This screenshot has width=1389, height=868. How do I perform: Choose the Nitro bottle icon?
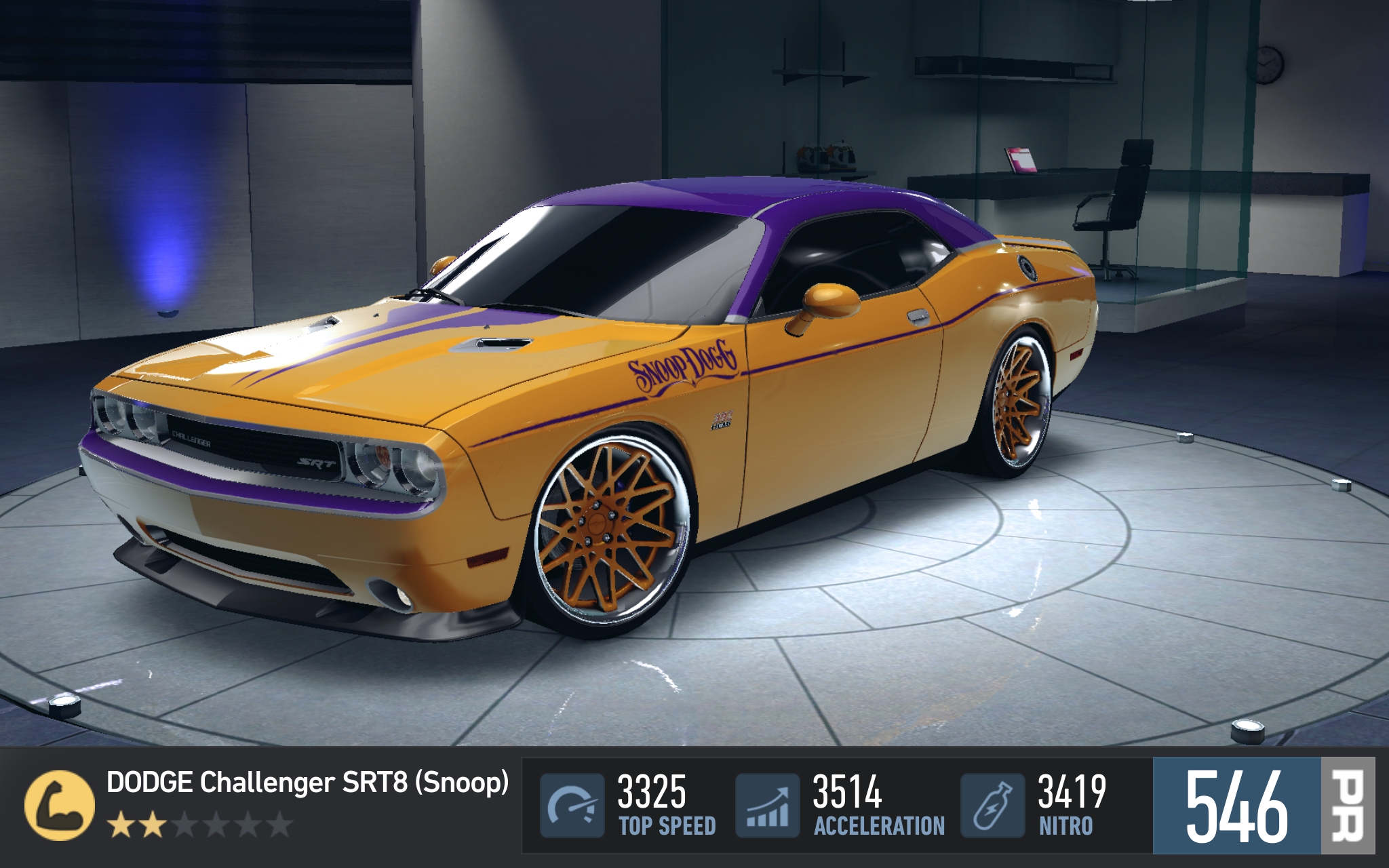click(992, 805)
